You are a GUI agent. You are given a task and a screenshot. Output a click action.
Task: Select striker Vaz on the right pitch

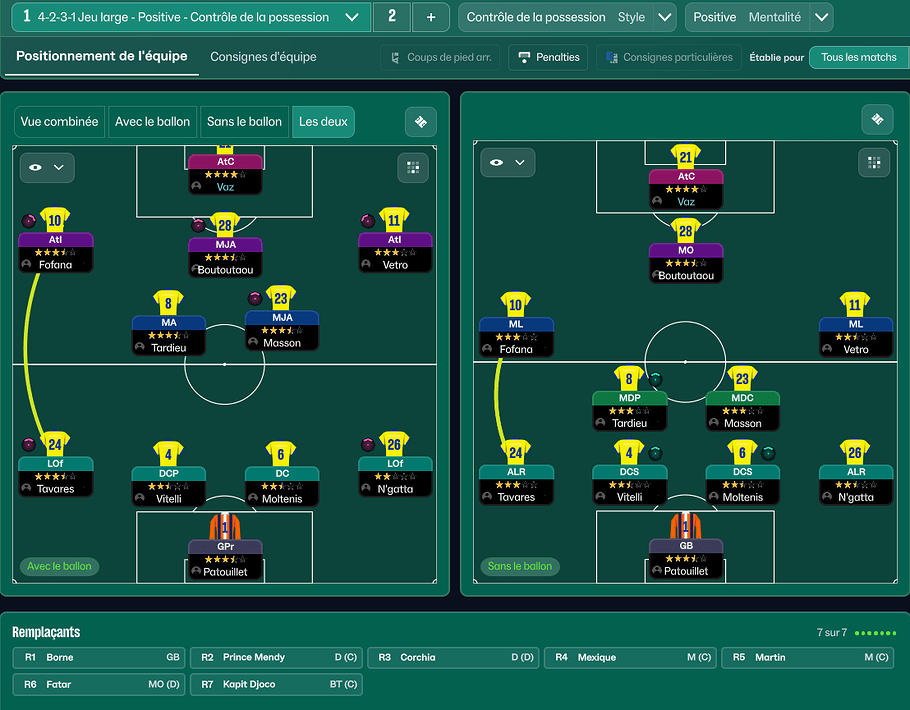(x=685, y=188)
